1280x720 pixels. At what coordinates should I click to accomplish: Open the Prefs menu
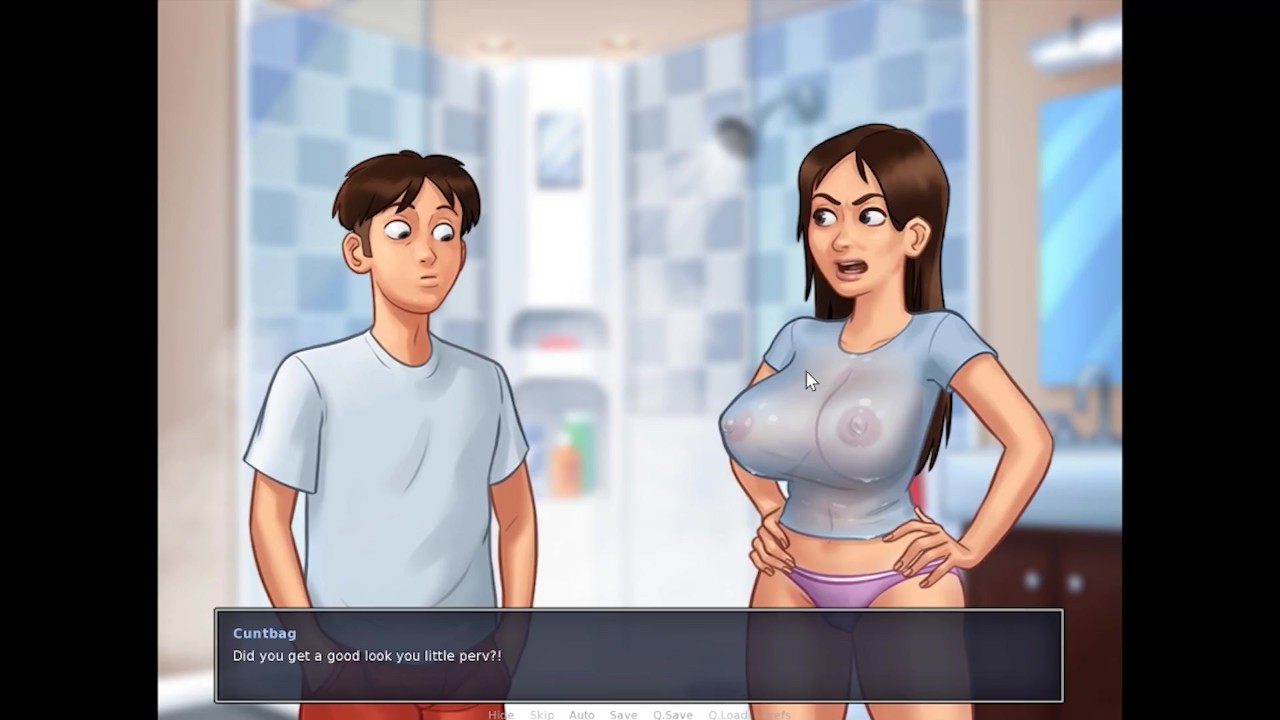coord(776,715)
